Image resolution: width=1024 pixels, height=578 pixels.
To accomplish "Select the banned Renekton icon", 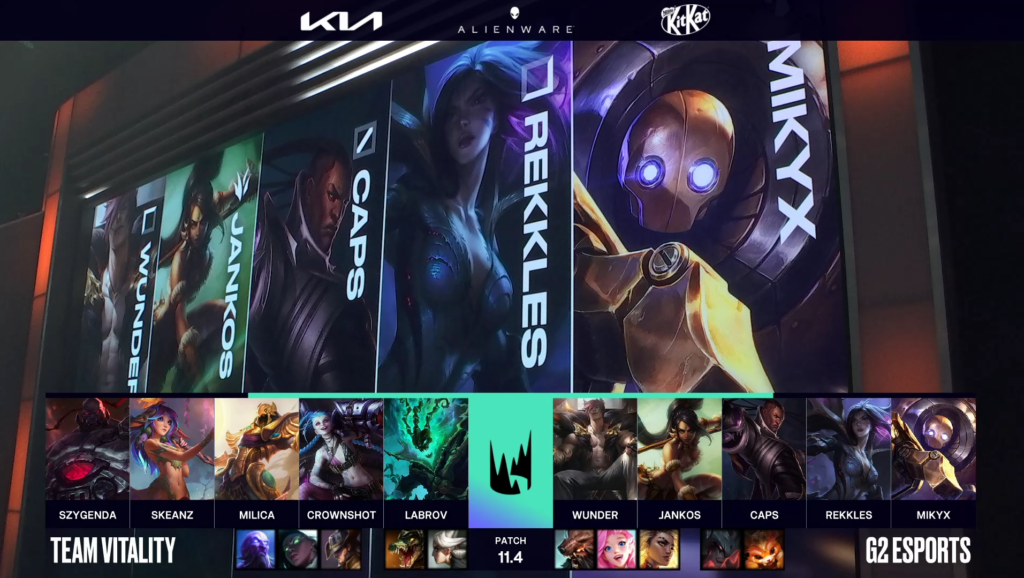I will 405,549.
